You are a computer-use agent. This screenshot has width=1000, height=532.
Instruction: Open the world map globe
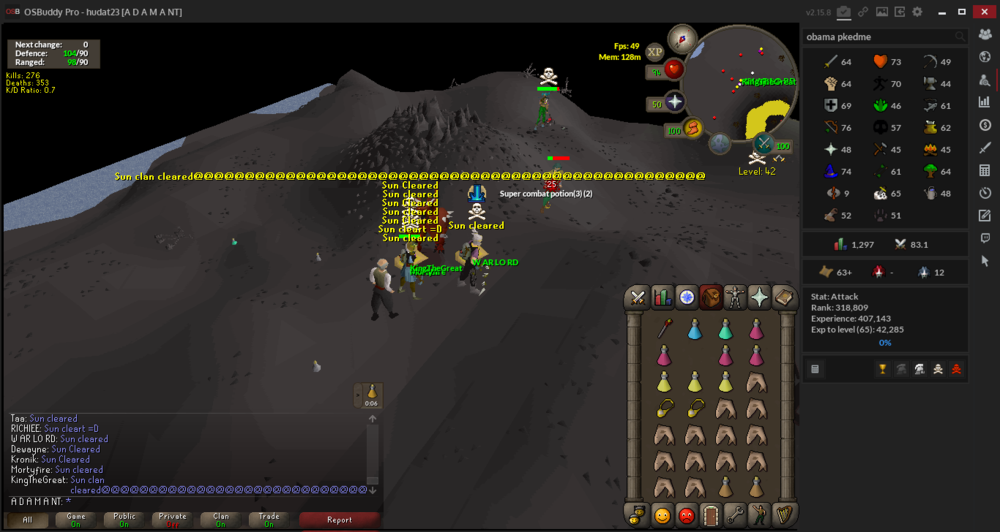(720, 143)
